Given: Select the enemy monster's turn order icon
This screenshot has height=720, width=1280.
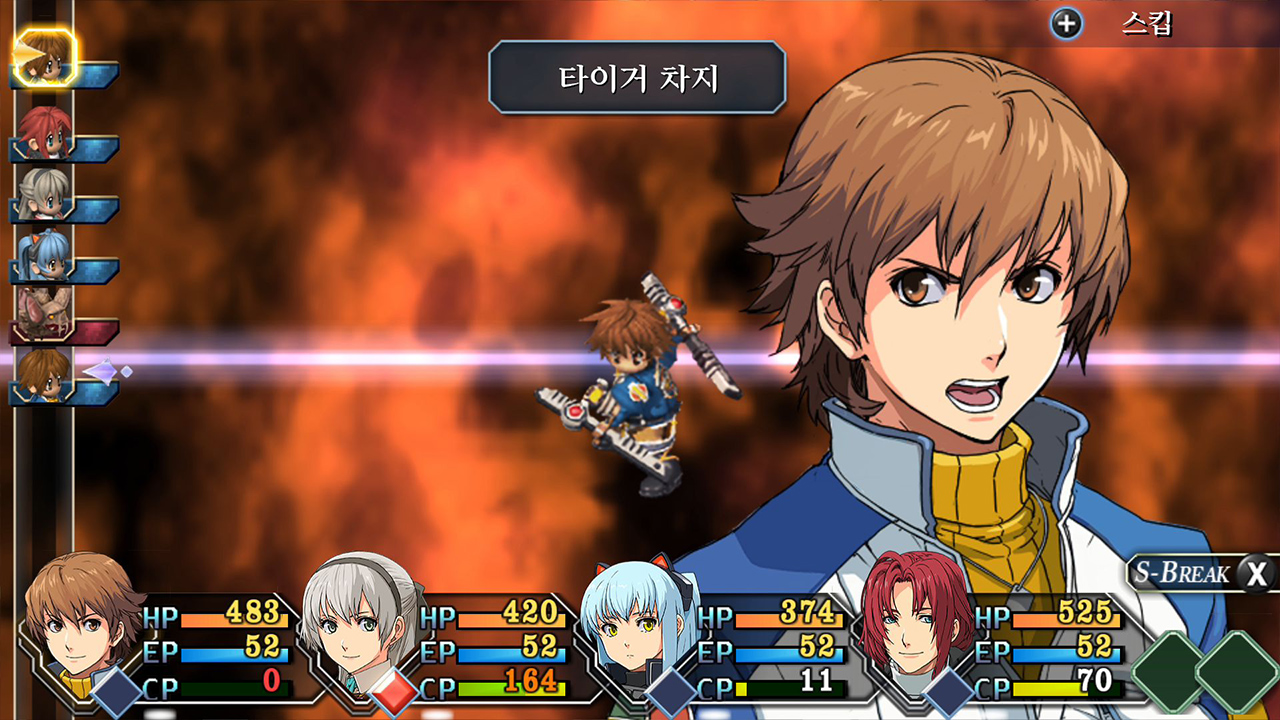Looking at the screenshot, I should (45, 314).
